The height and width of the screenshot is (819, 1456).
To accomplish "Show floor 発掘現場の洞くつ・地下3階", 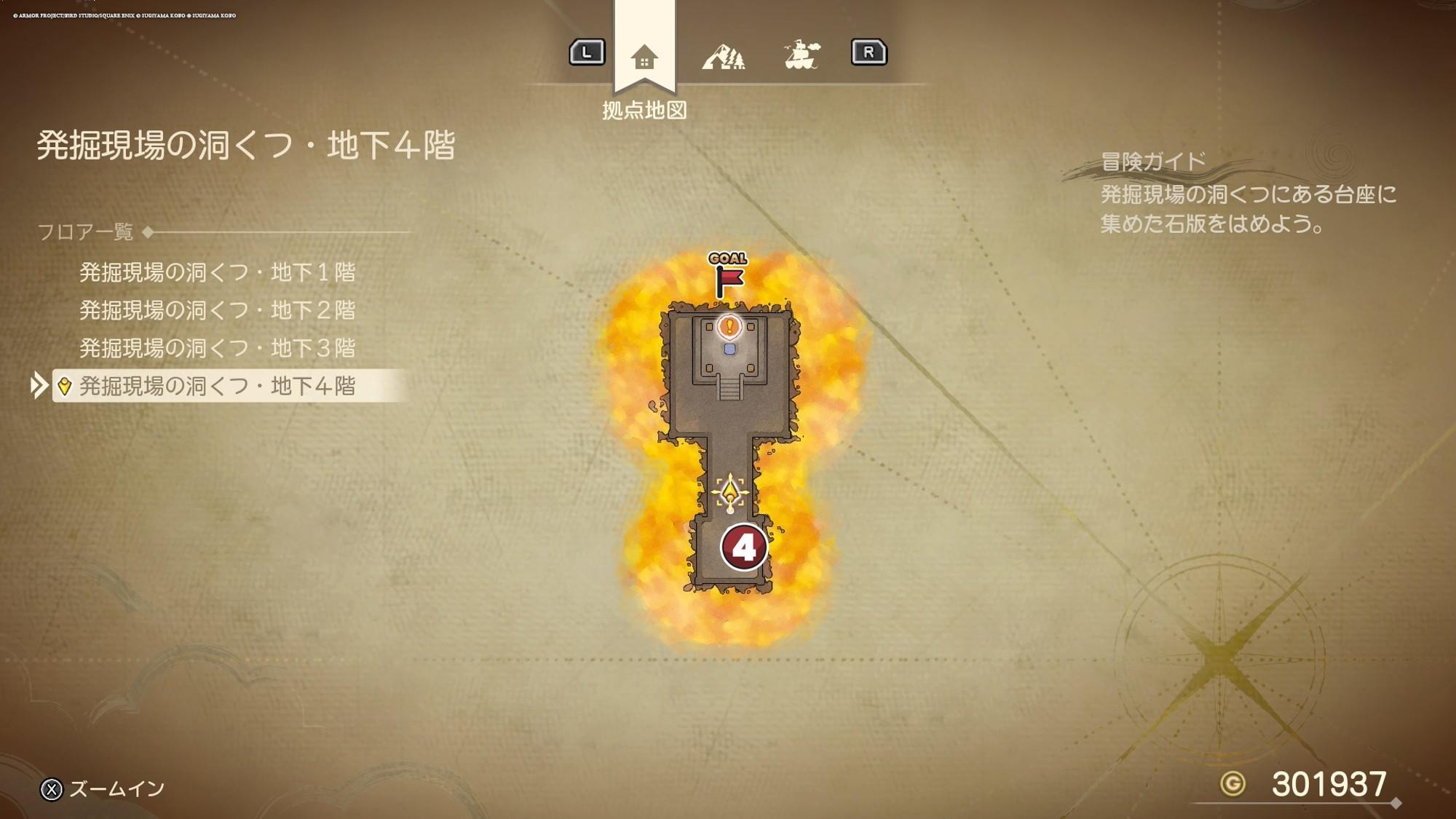I will pyautogui.click(x=217, y=348).
